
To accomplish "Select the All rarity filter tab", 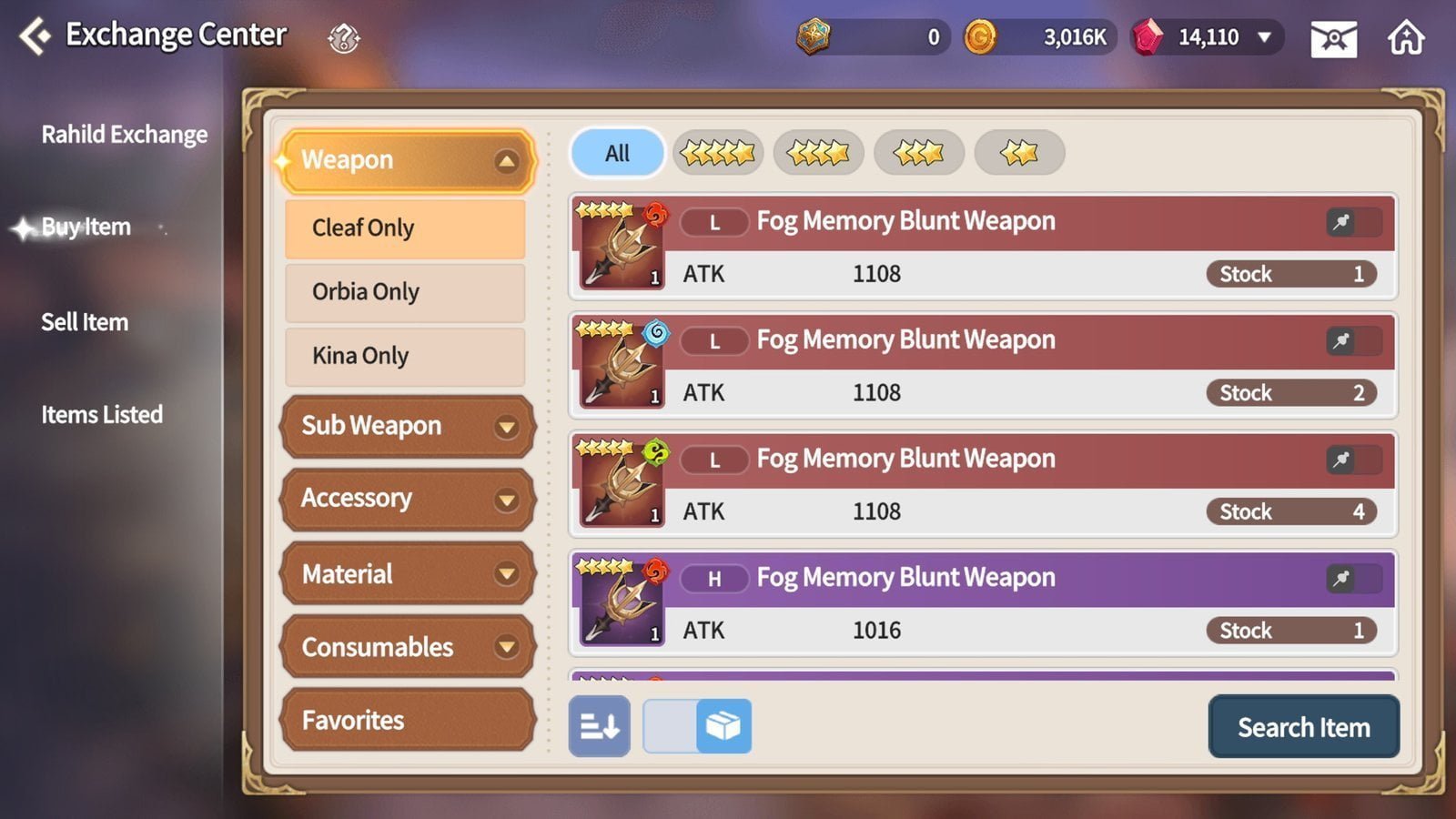I will click(616, 153).
